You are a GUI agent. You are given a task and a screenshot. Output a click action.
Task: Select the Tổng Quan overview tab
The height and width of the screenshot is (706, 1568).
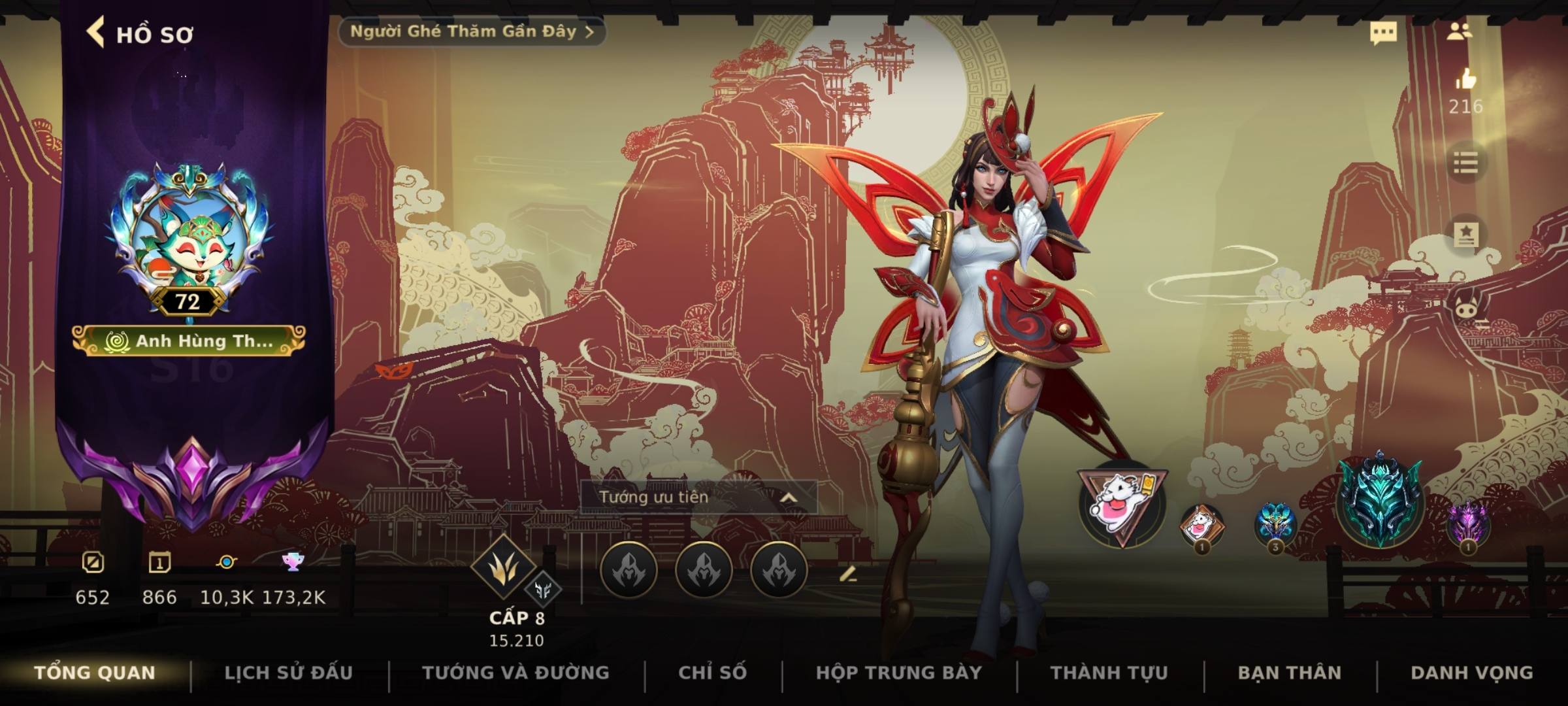tap(95, 673)
